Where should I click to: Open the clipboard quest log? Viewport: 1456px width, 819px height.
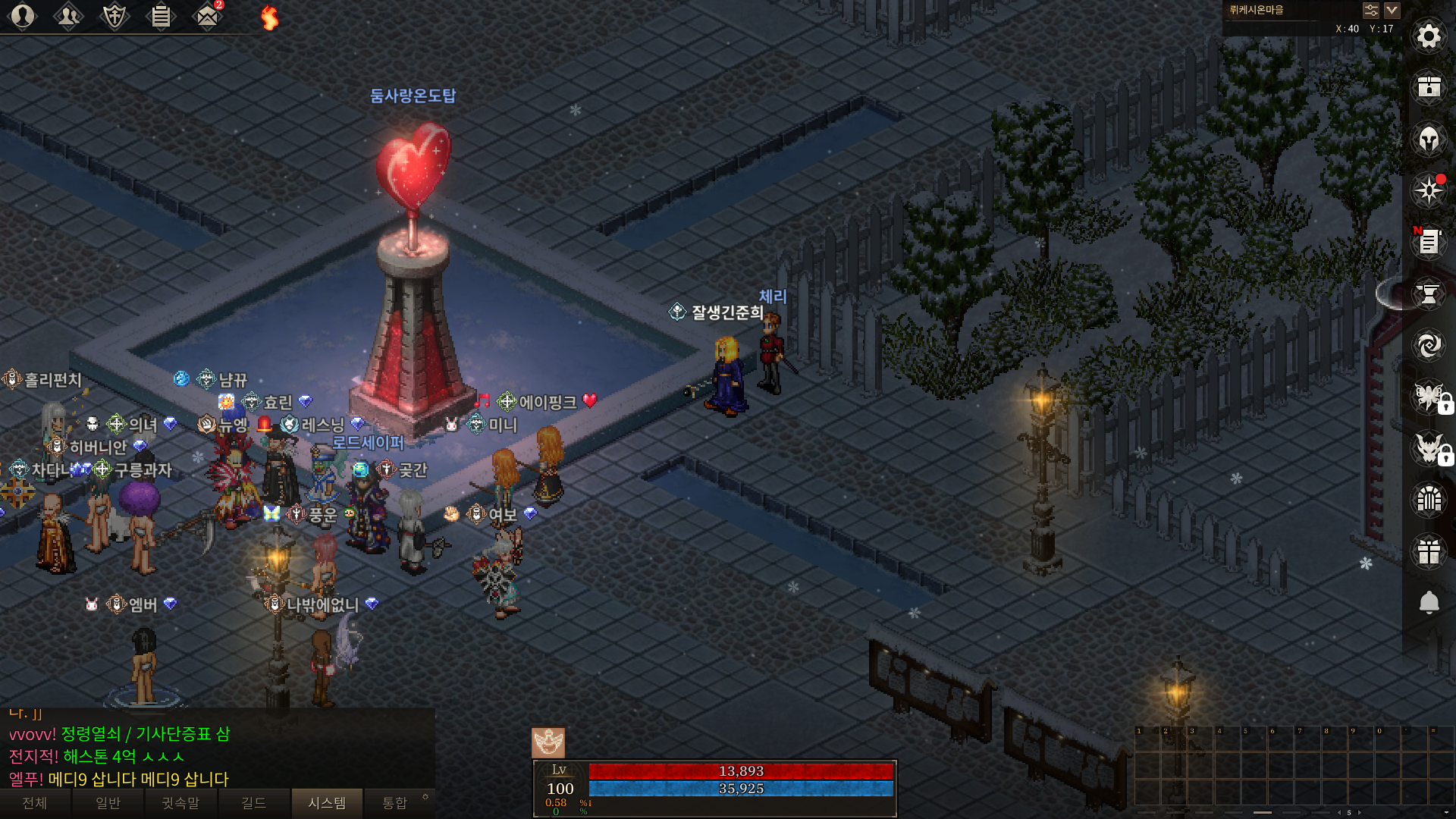click(161, 16)
